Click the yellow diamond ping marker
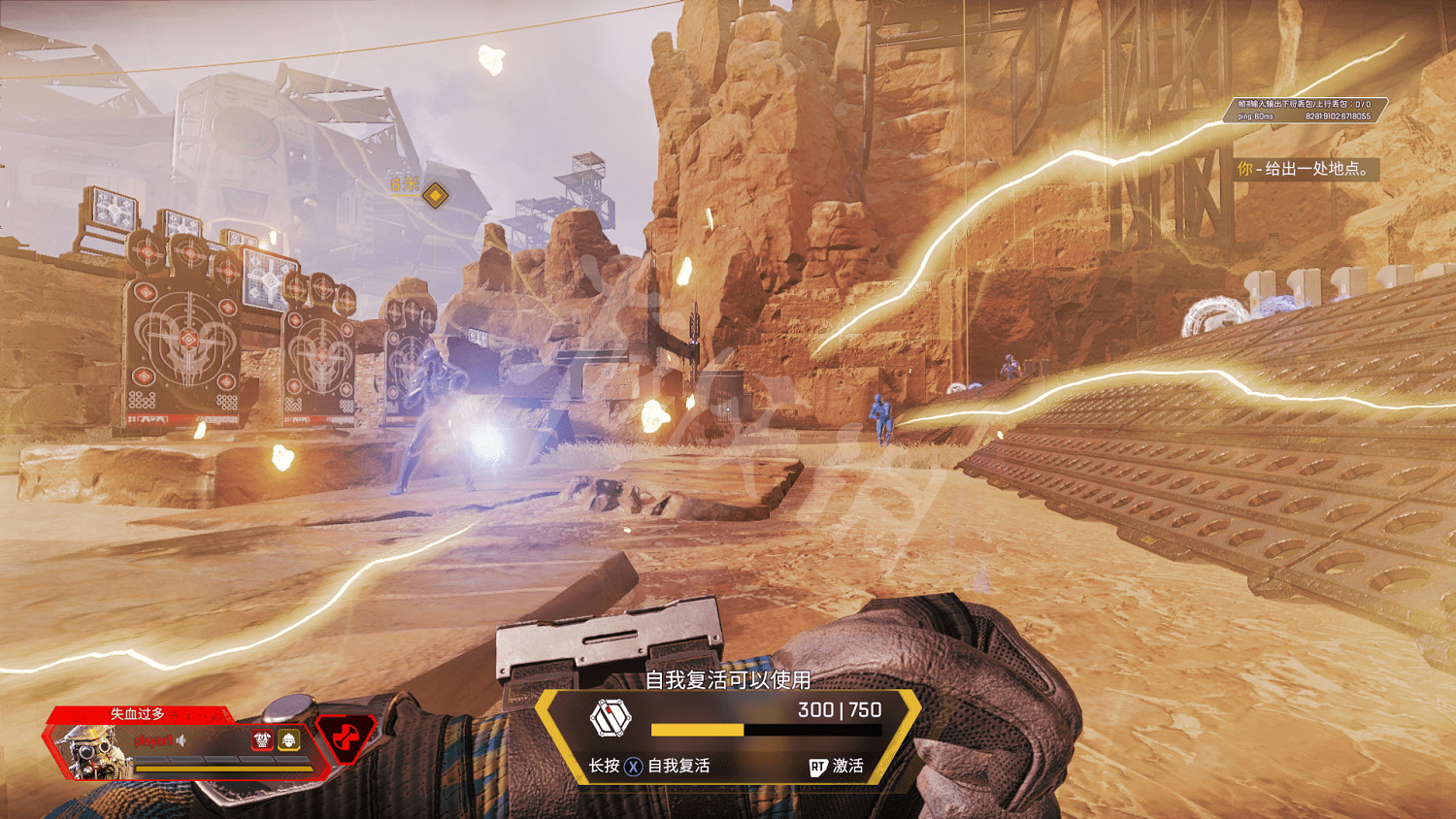This screenshot has height=819, width=1456. (x=436, y=195)
